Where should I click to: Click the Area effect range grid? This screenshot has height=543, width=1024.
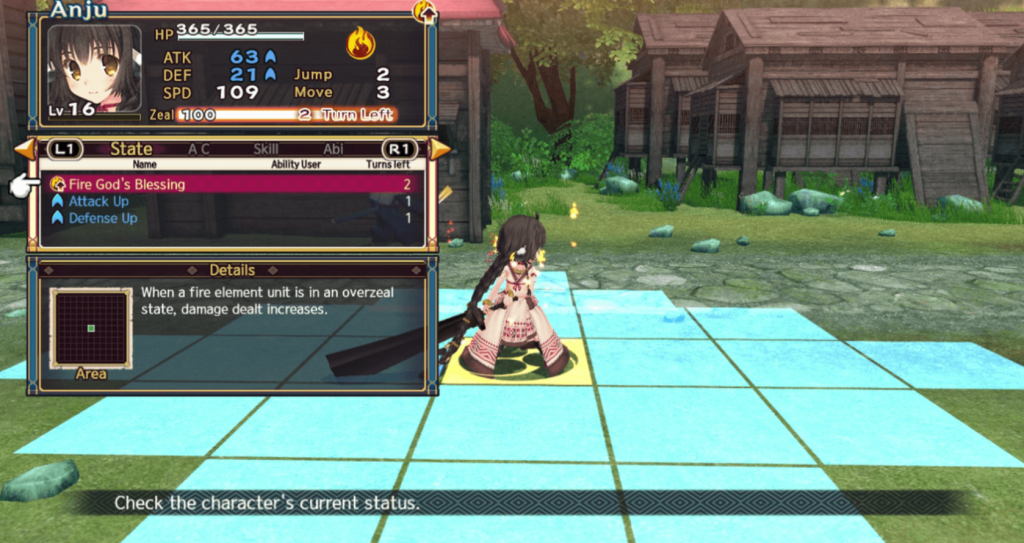[x=90, y=328]
